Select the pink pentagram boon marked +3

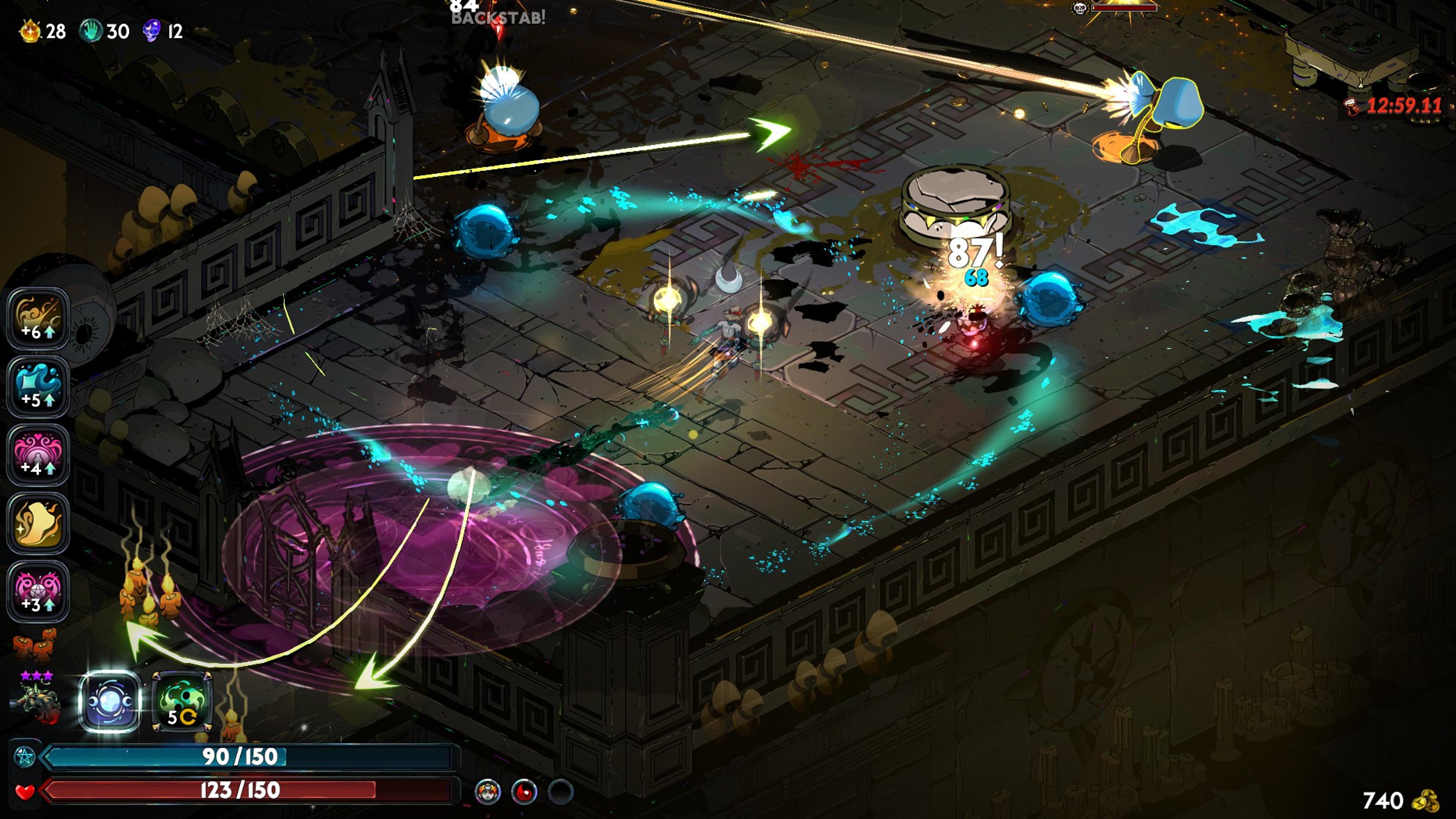coord(38,591)
